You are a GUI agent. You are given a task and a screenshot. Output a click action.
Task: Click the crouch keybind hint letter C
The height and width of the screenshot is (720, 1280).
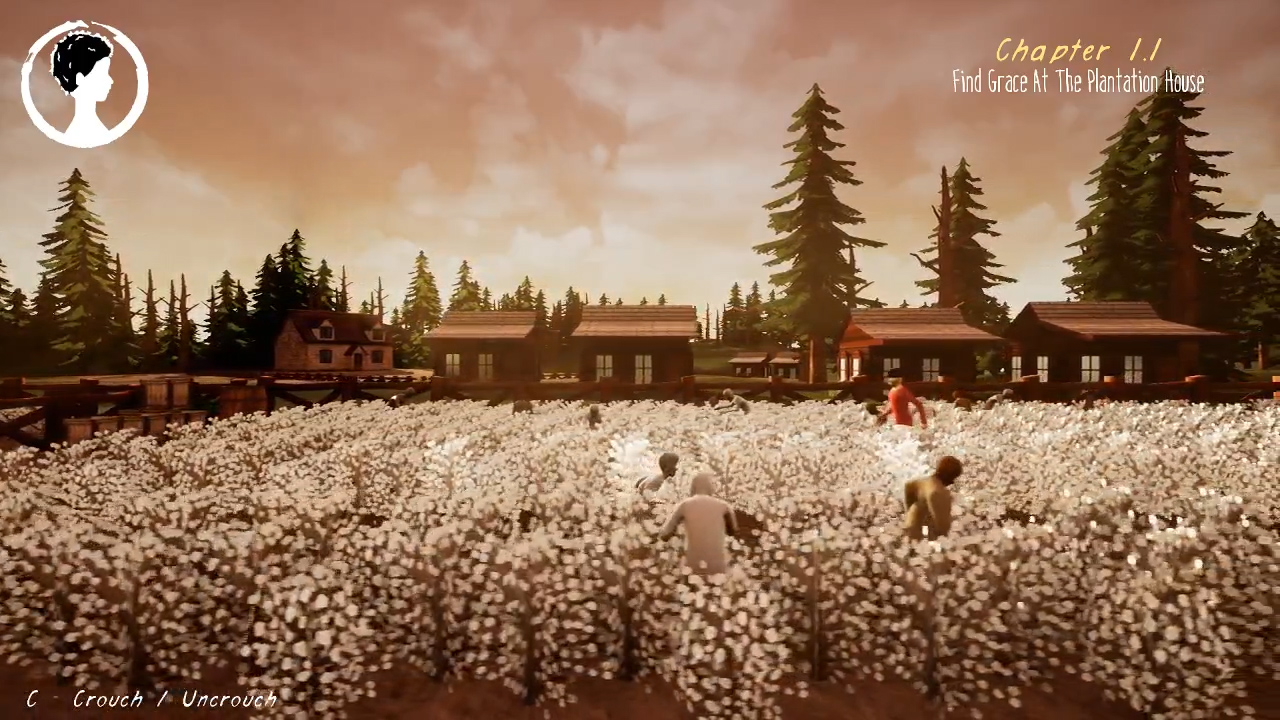point(31,699)
